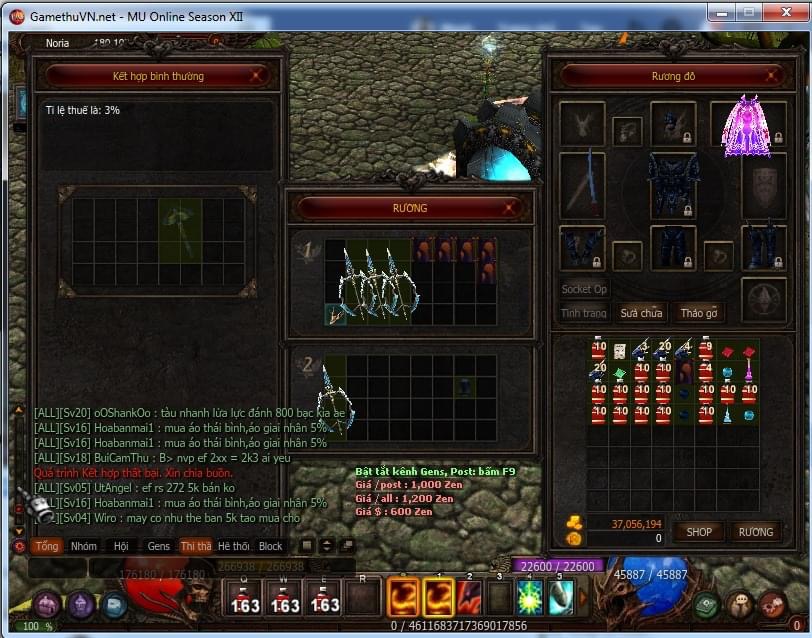Close the Kết hợp bình thường panel

(257, 75)
